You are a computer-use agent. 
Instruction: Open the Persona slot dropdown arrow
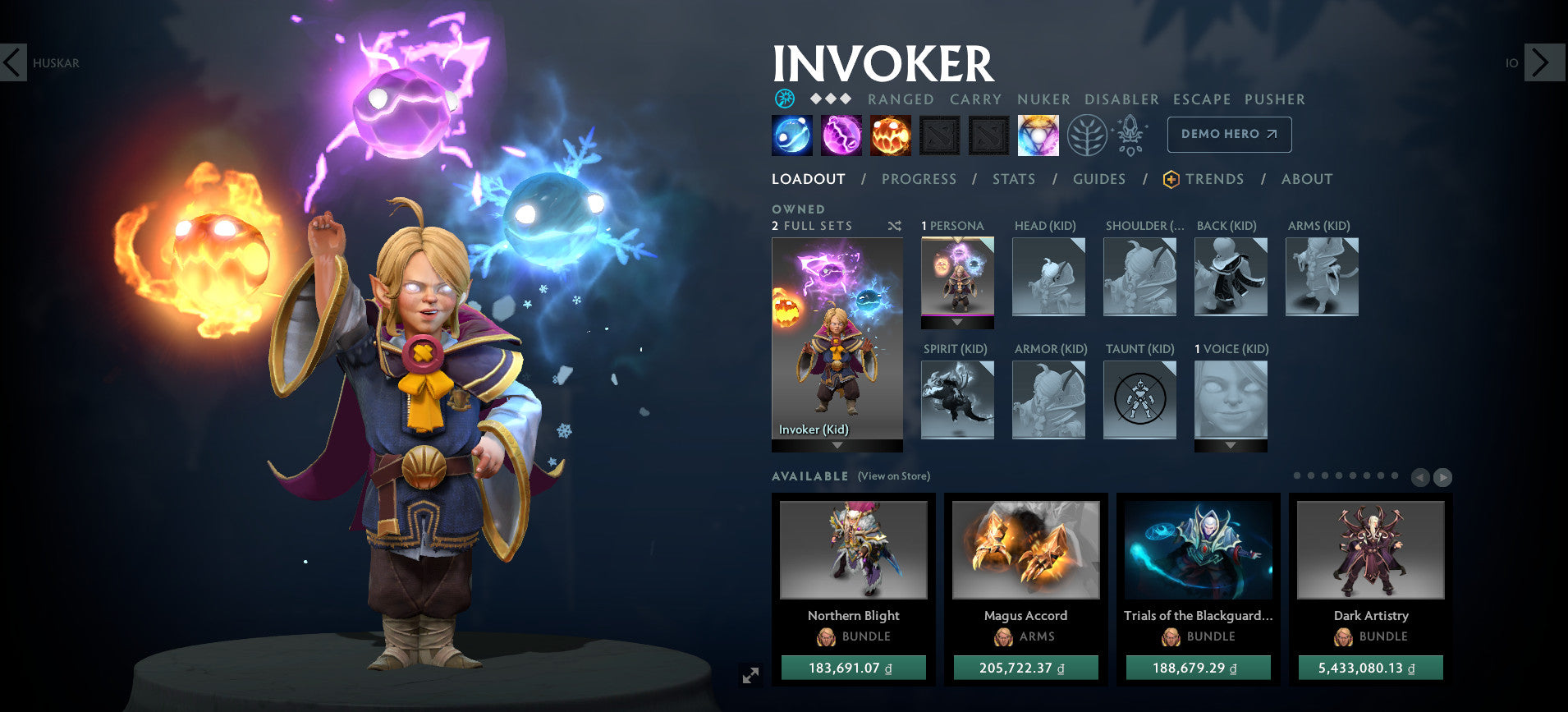point(957,323)
